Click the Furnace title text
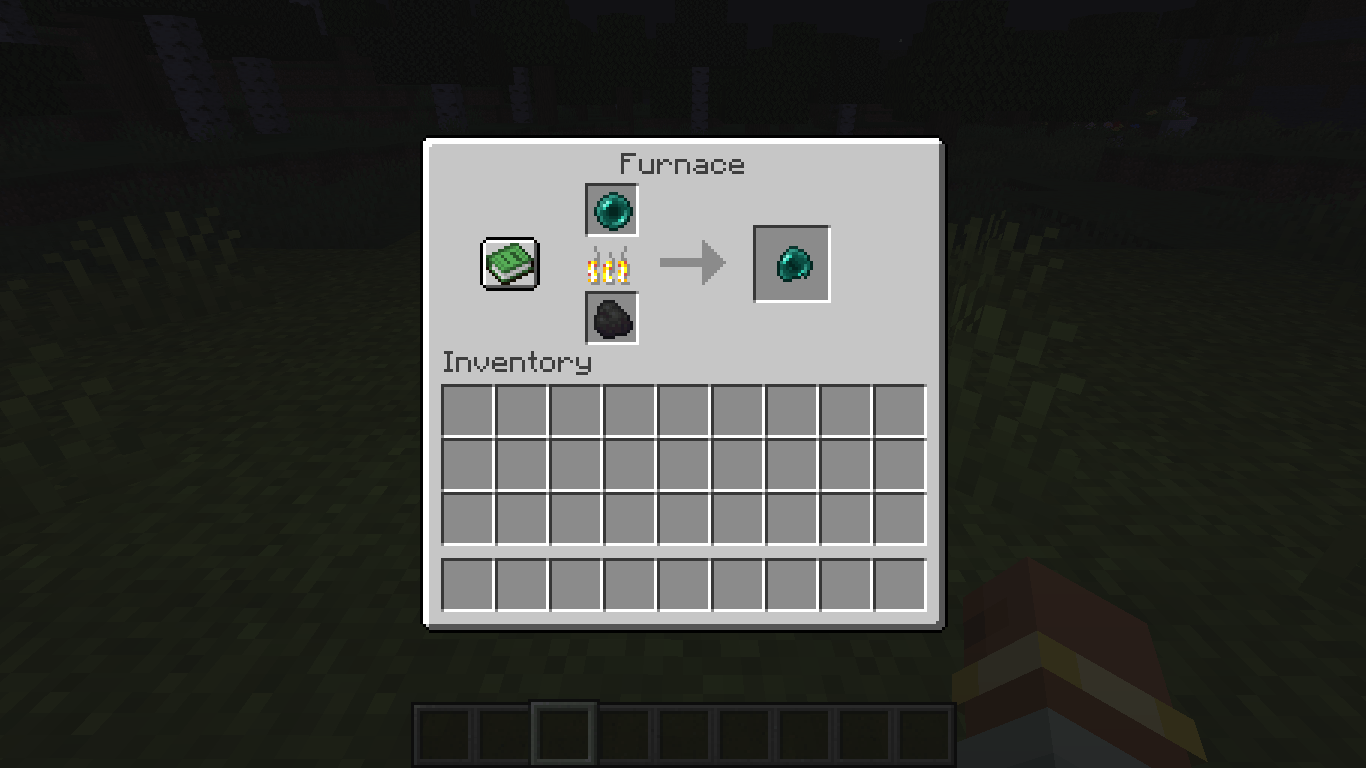Image resolution: width=1366 pixels, height=768 pixels. click(682, 164)
